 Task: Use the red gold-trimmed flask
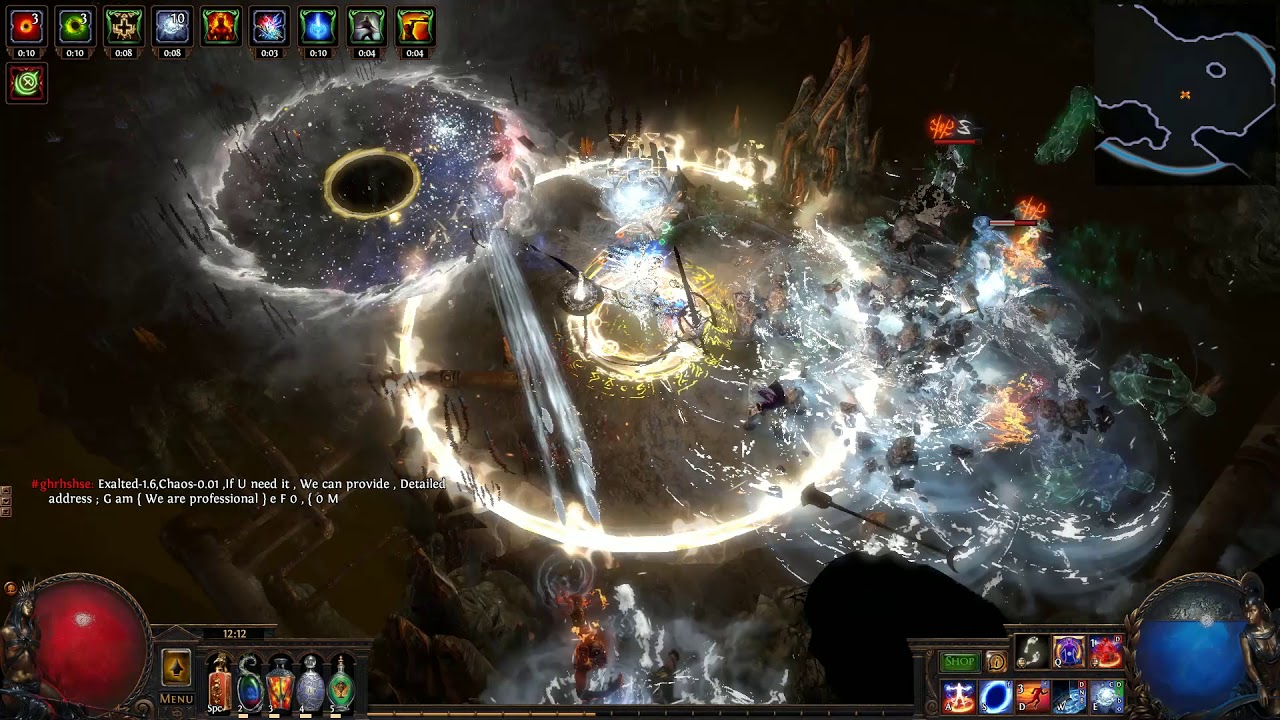coord(219,685)
